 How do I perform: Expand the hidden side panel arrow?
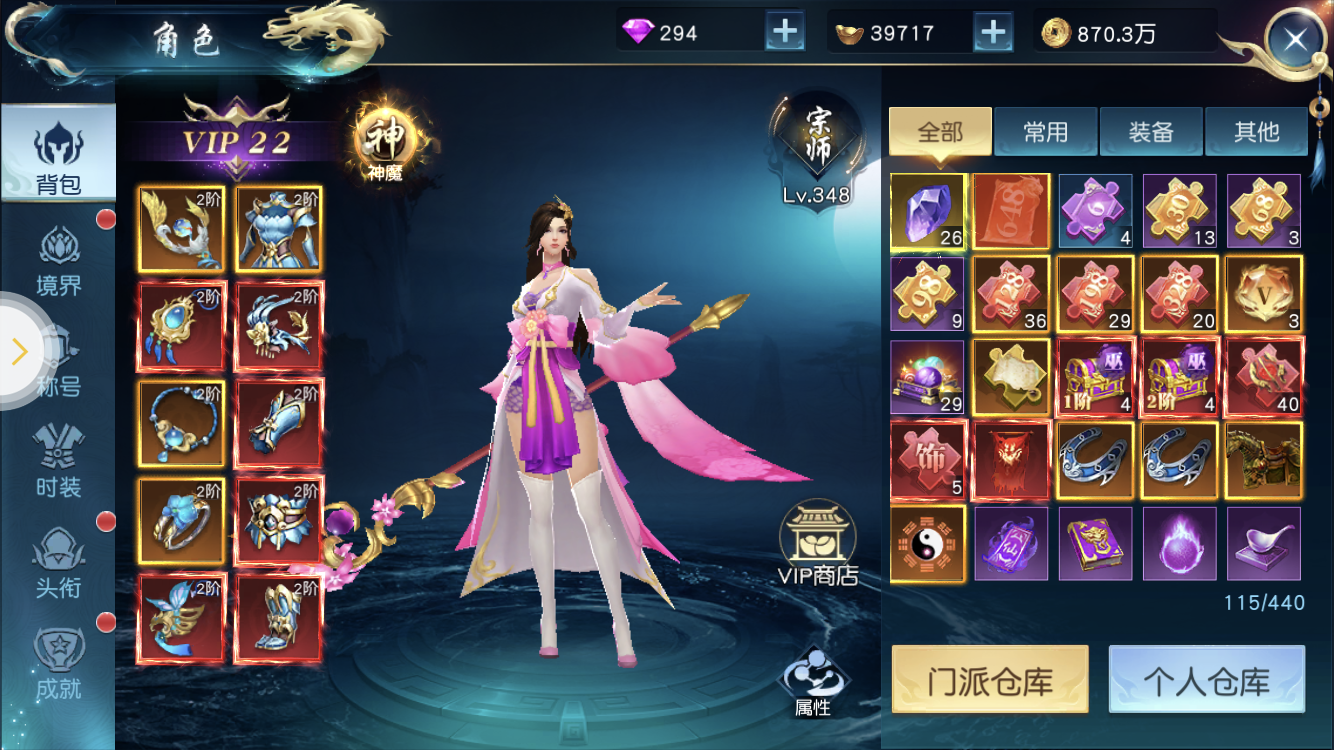click(18, 352)
